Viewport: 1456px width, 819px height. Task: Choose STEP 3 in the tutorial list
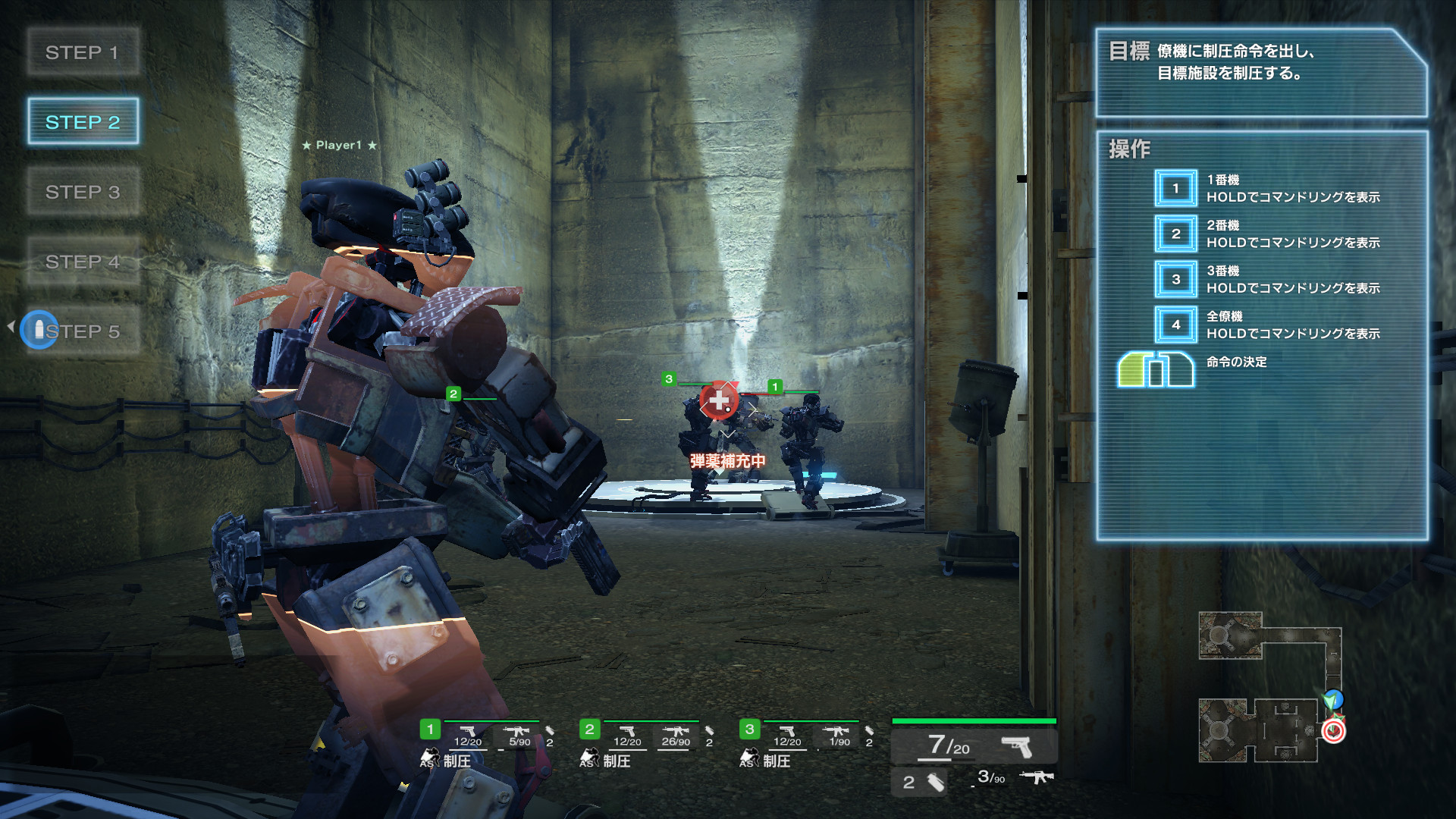click(83, 192)
